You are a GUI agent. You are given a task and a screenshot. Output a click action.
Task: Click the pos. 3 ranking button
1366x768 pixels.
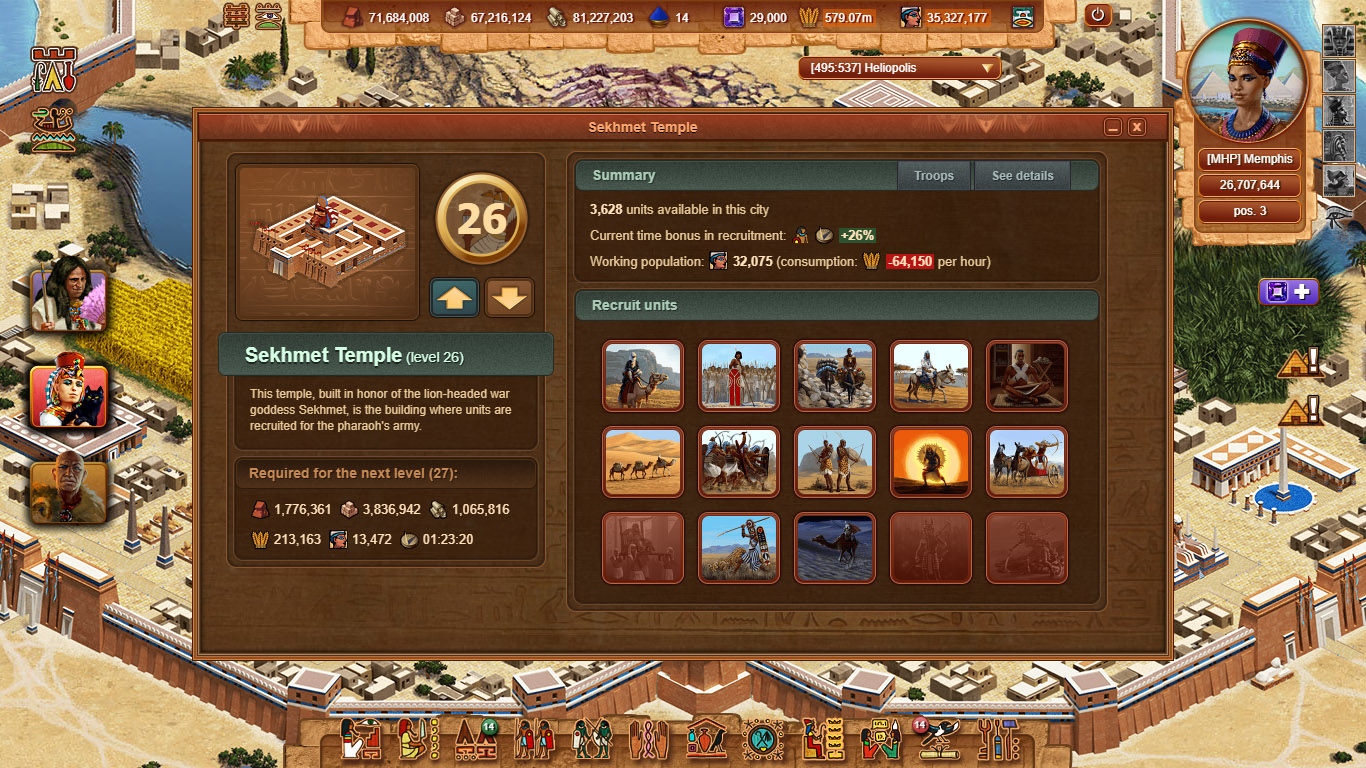point(1248,211)
